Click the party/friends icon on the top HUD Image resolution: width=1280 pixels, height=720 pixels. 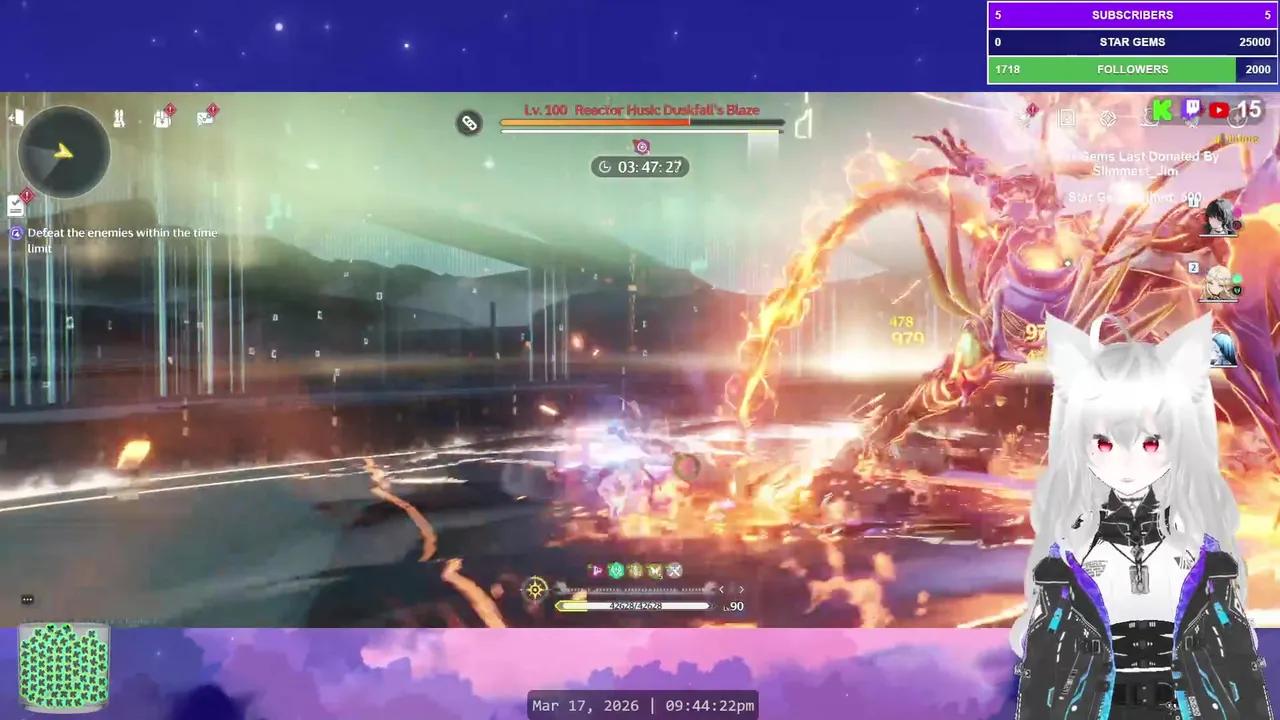click(x=118, y=118)
